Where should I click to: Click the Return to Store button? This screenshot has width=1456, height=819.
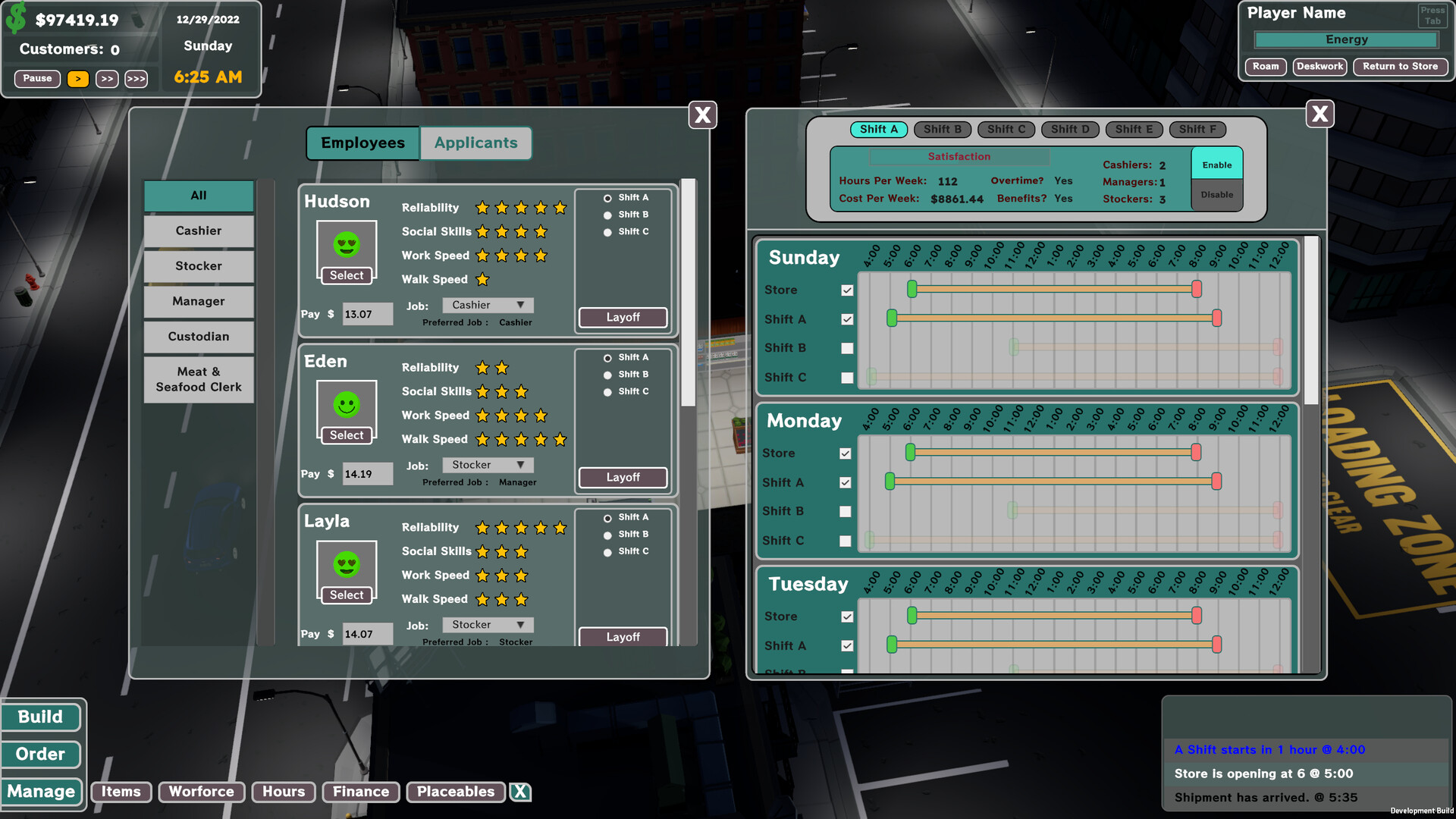click(x=1400, y=67)
